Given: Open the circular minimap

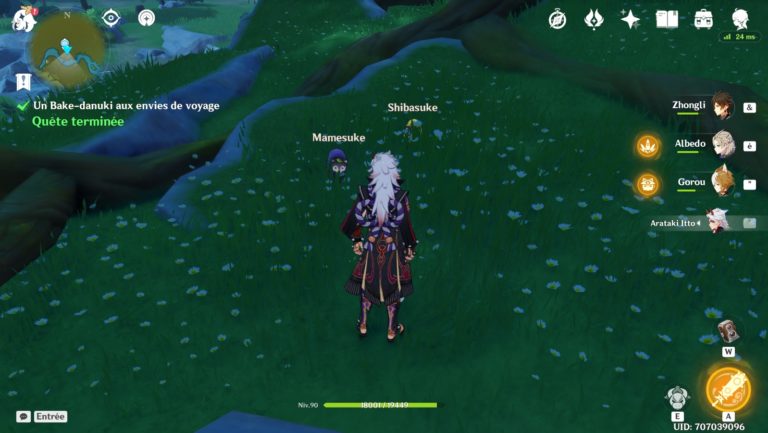Looking at the screenshot, I should (x=67, y=48).
